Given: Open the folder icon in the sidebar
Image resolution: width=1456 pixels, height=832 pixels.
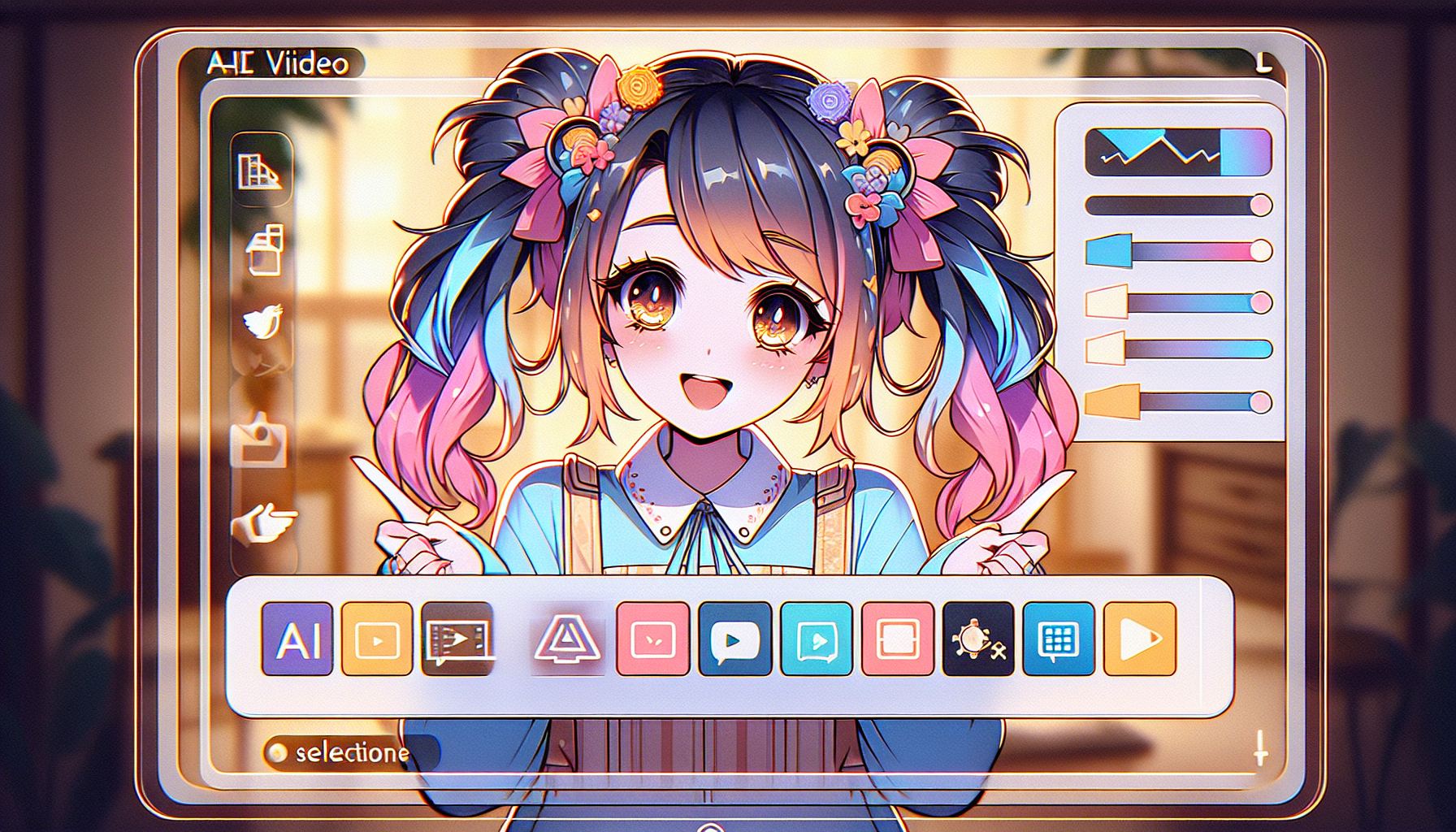Looking at the screenshot, I should [258, 440].
